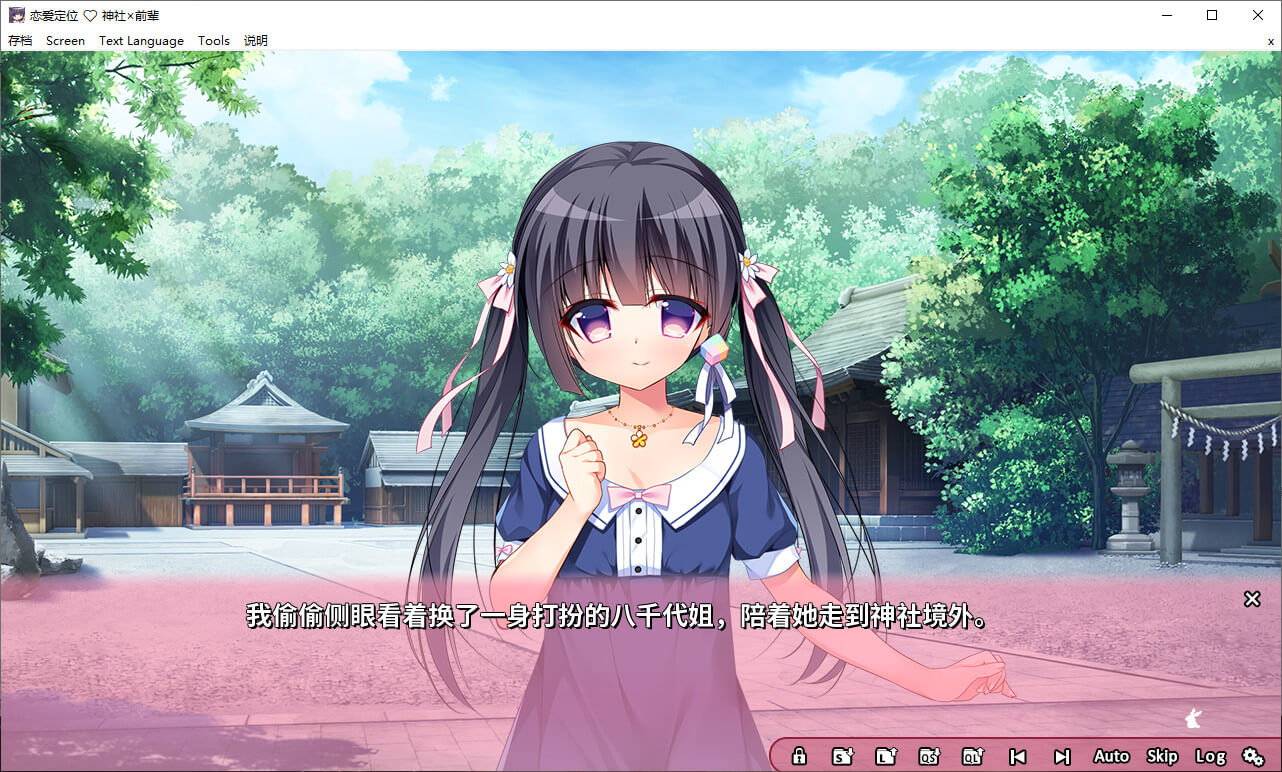The height and width of the screenshot is (772, 1282).
Task: Activate Skip mode
Action: 1162,757
